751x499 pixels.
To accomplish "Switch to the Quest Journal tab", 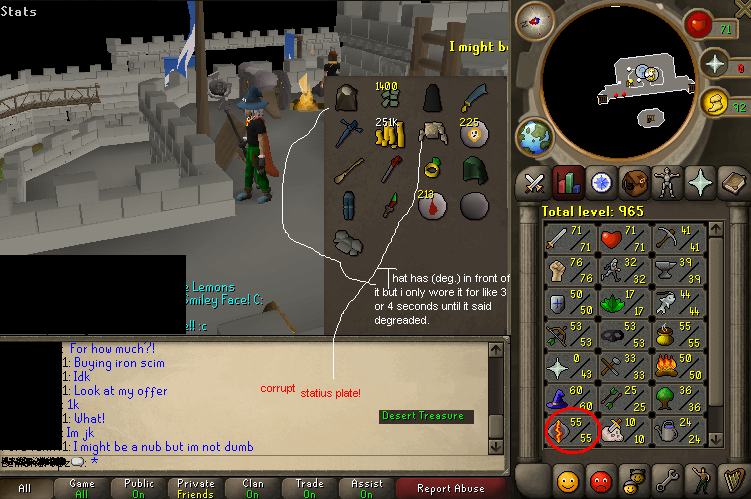I will coord(601,184).
